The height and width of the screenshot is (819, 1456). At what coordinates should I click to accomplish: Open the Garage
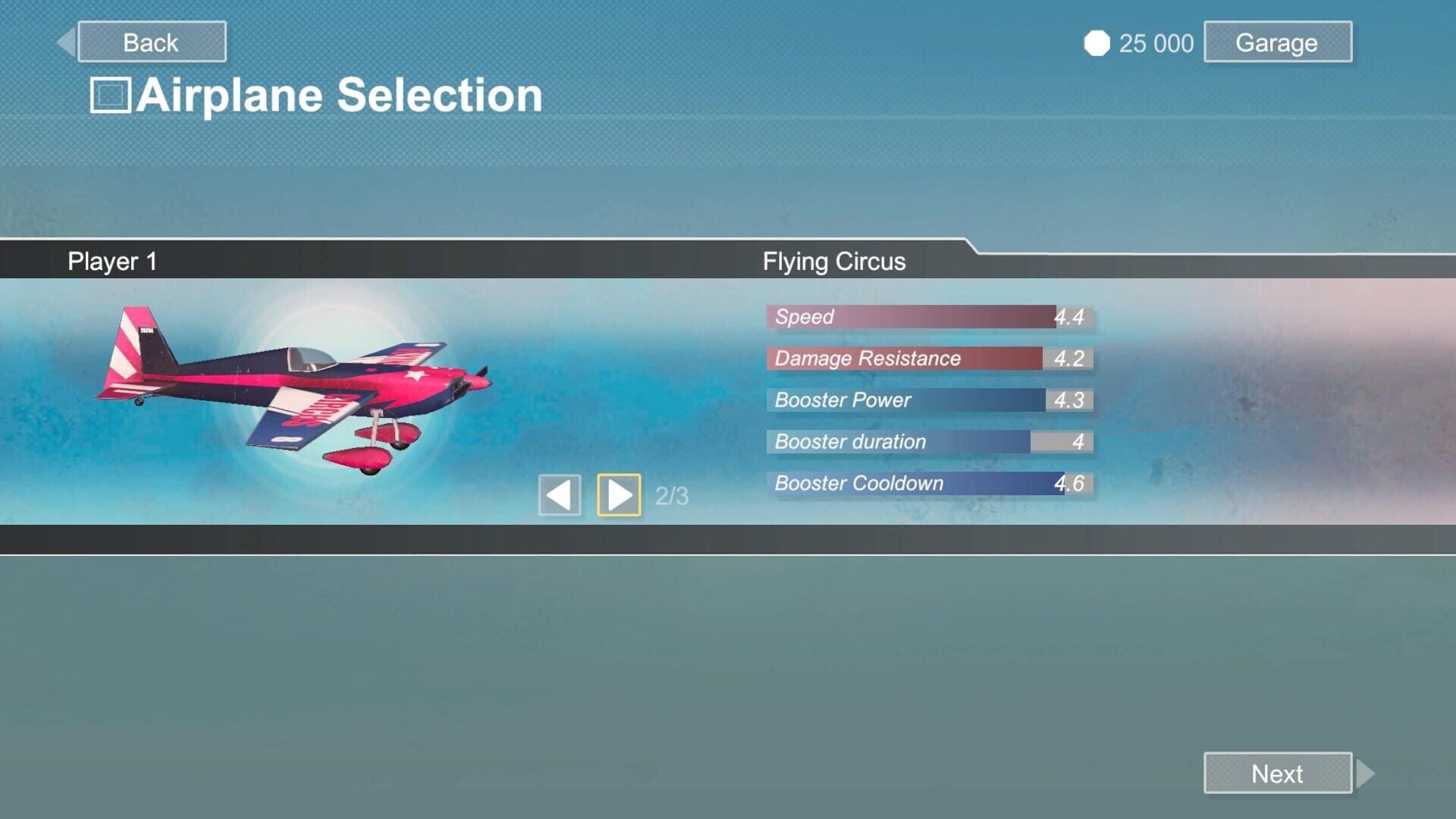coord(1277,42)
